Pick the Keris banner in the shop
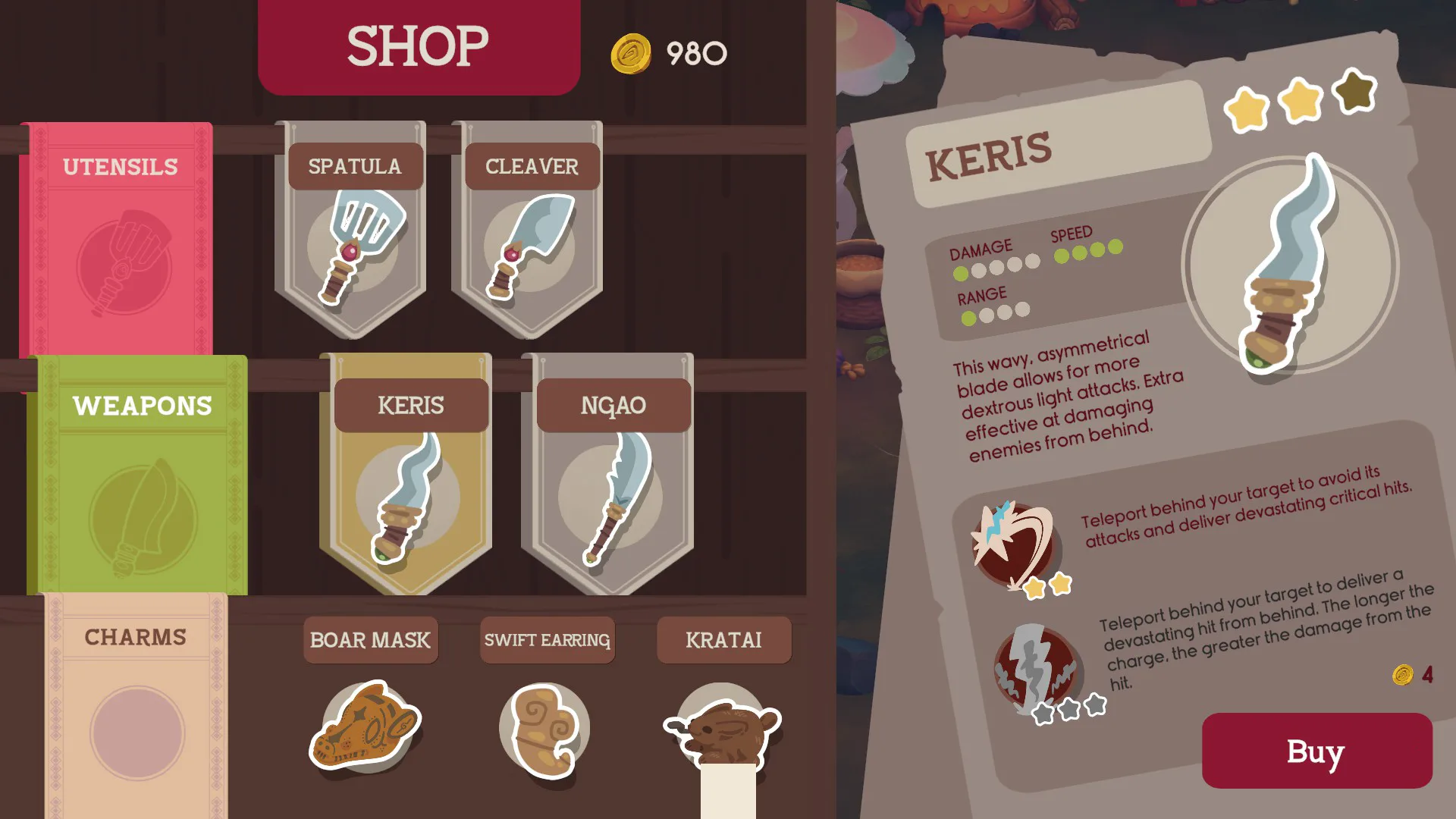 click(409, 474)
